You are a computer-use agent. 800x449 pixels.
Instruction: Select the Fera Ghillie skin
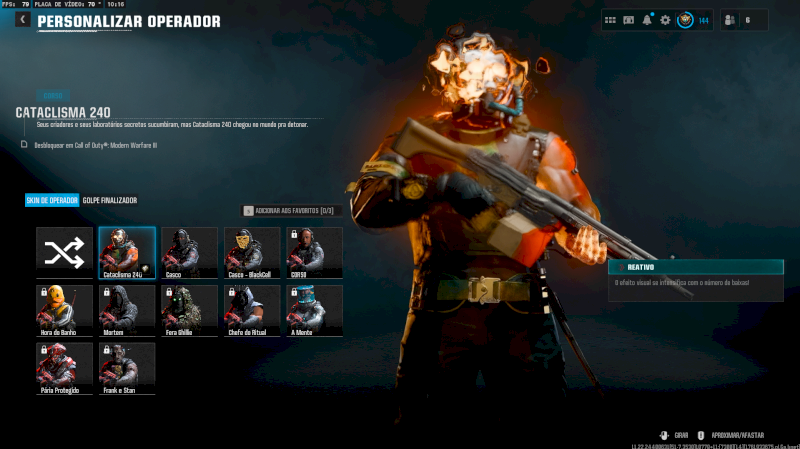click(189, 310)
